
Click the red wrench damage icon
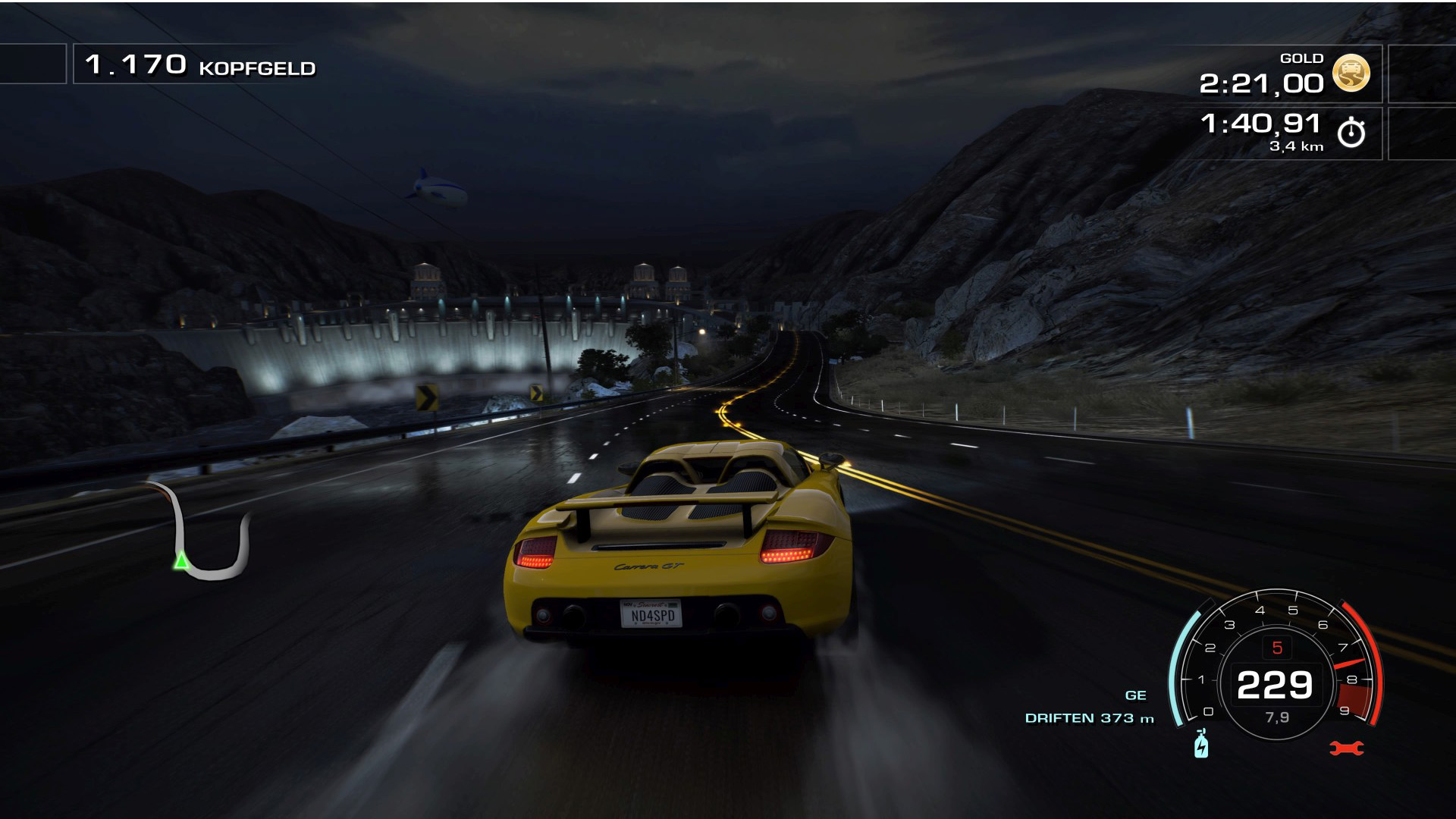[x=1346, y=748]
